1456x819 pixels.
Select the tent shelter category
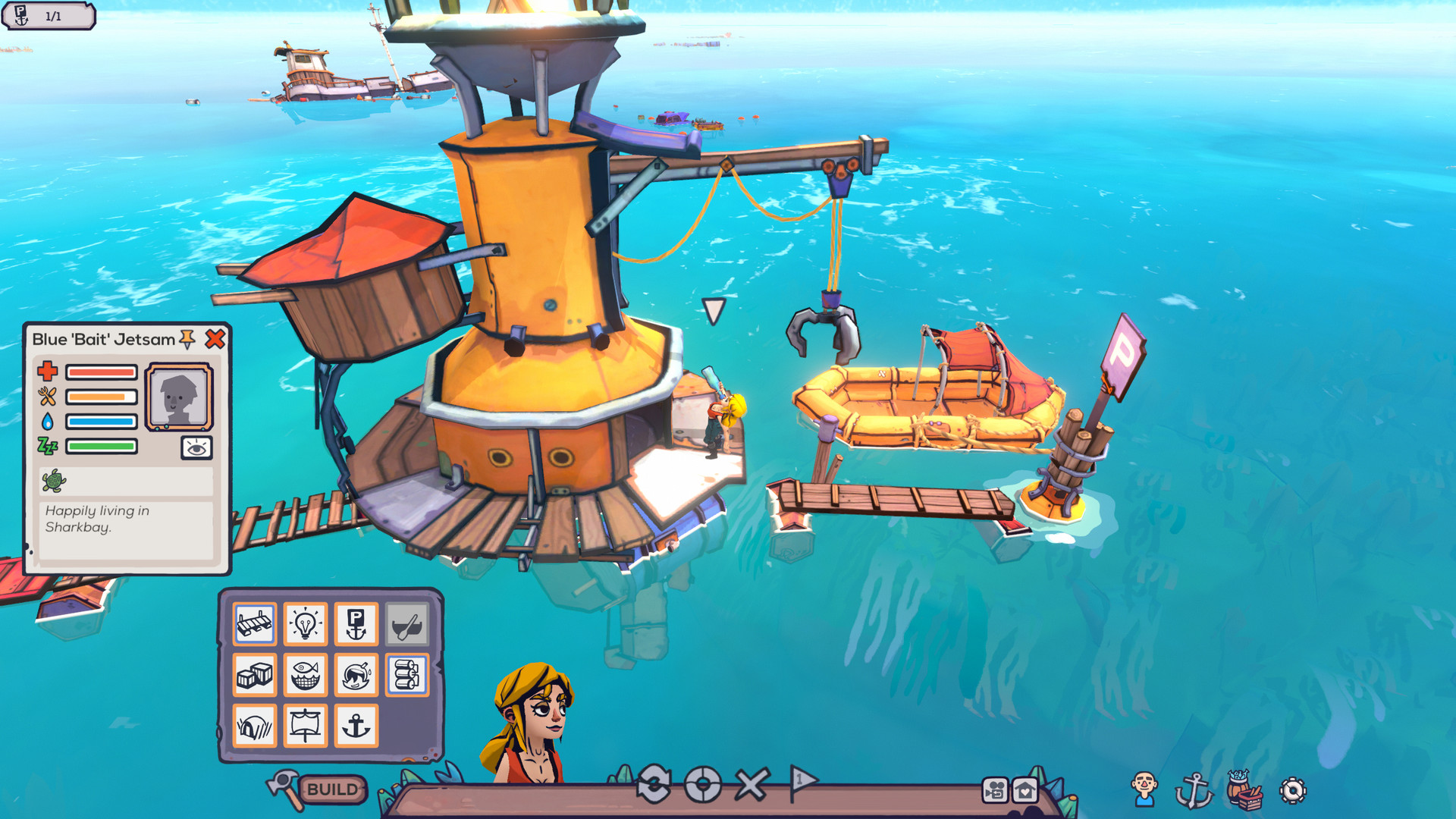point(256,725)
